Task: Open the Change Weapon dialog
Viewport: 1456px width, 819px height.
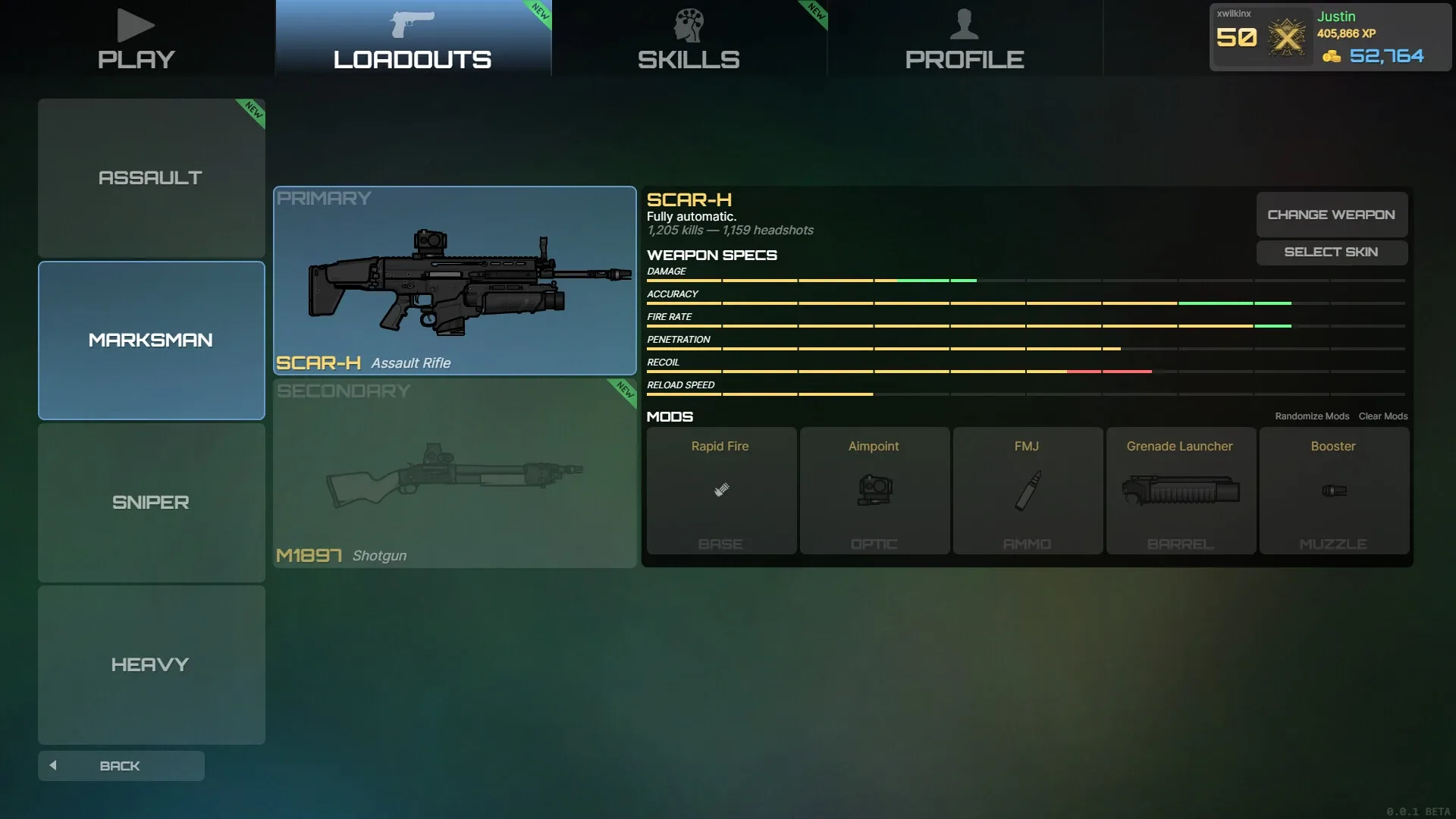Action: click(1331, 214)
